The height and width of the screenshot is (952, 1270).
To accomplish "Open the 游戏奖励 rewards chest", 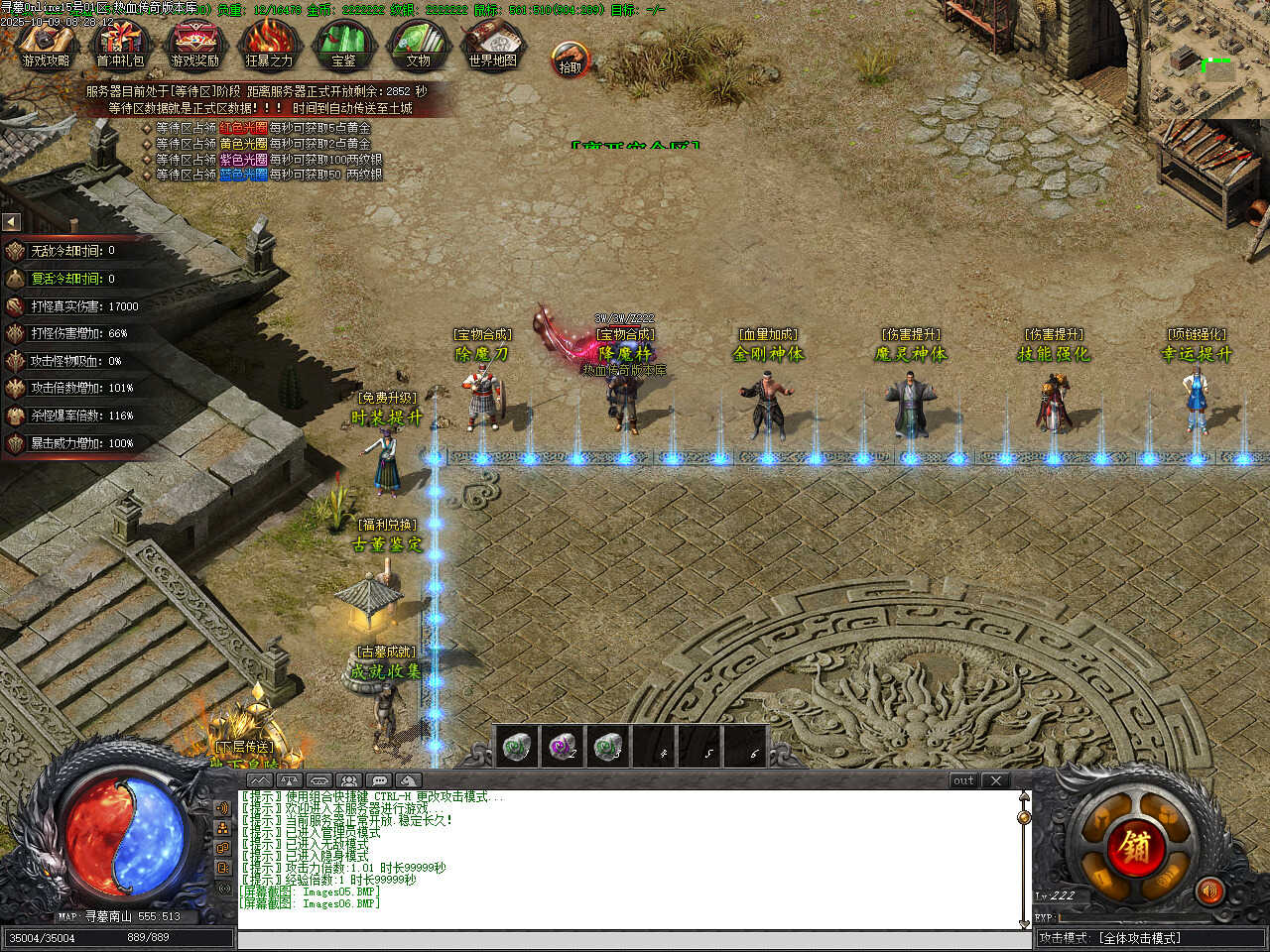I will [194, 45].
